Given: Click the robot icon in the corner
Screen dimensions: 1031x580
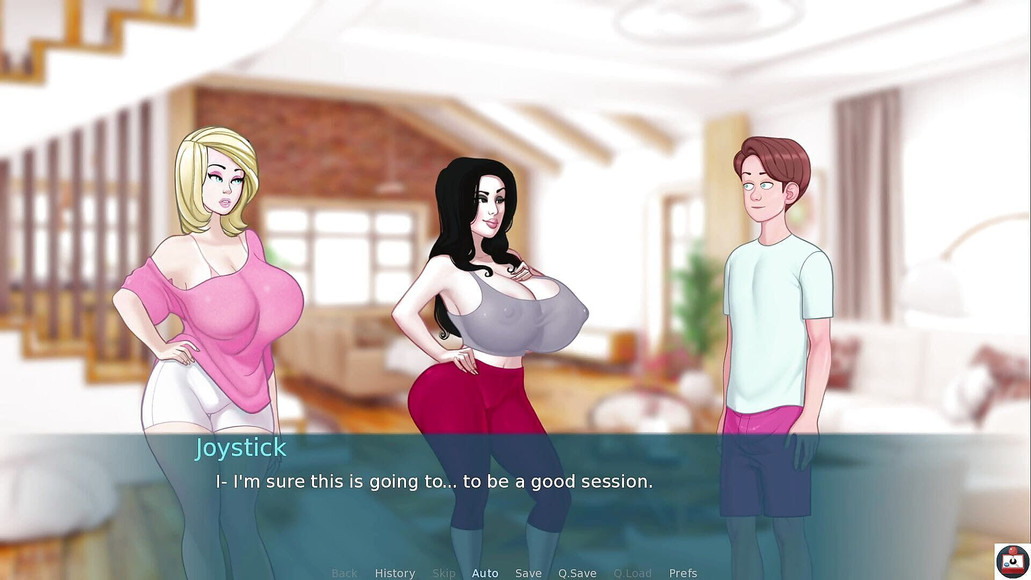Looking at the screenshot, I should tap(1011, 560).
